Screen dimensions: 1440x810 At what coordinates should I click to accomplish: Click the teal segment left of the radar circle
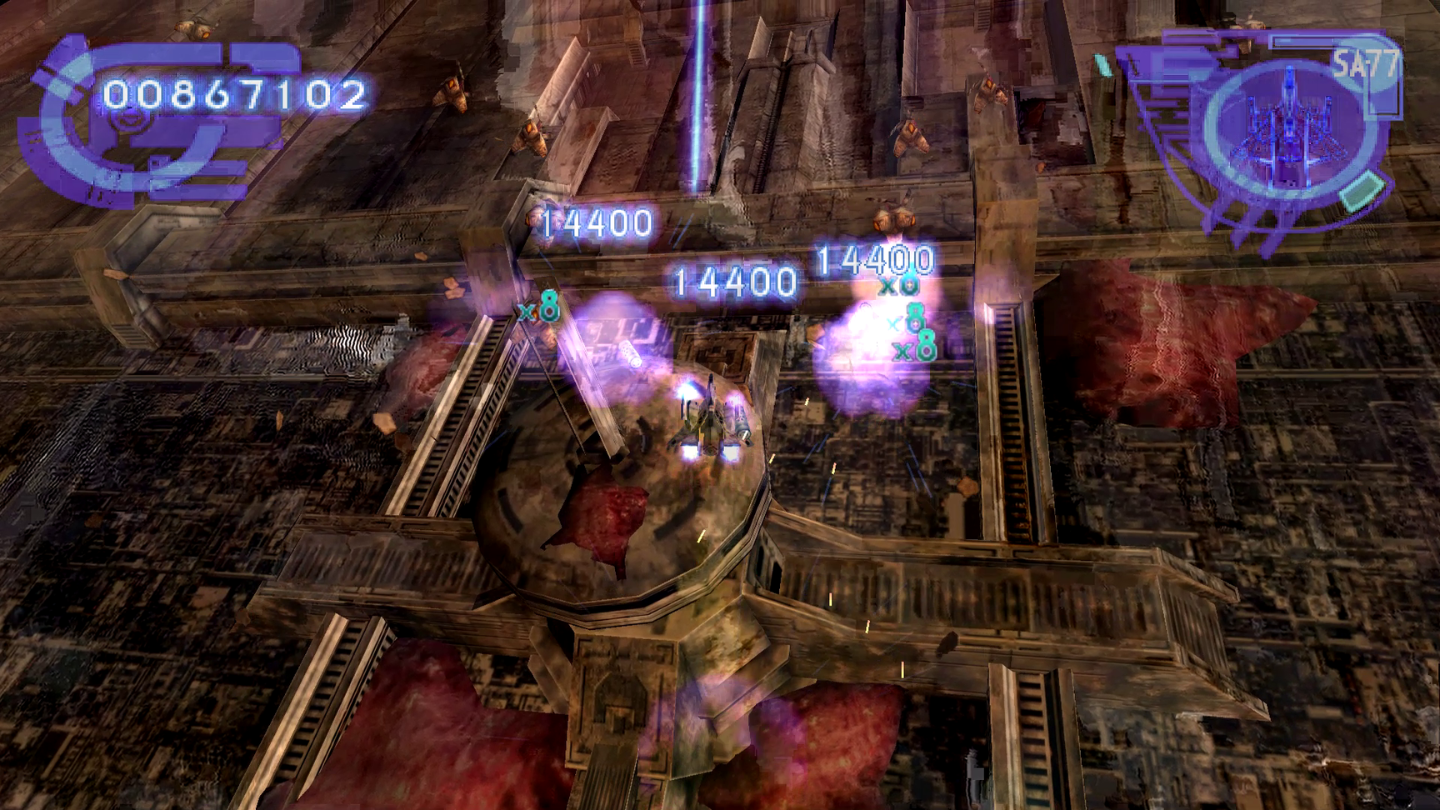click(1104, 65)
